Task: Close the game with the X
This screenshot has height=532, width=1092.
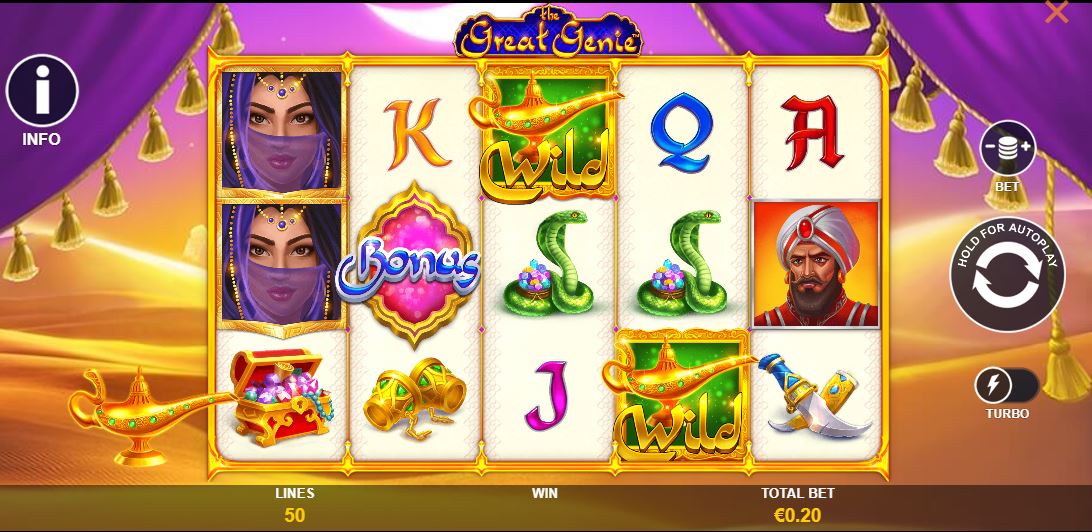Action: (1056, 13)
